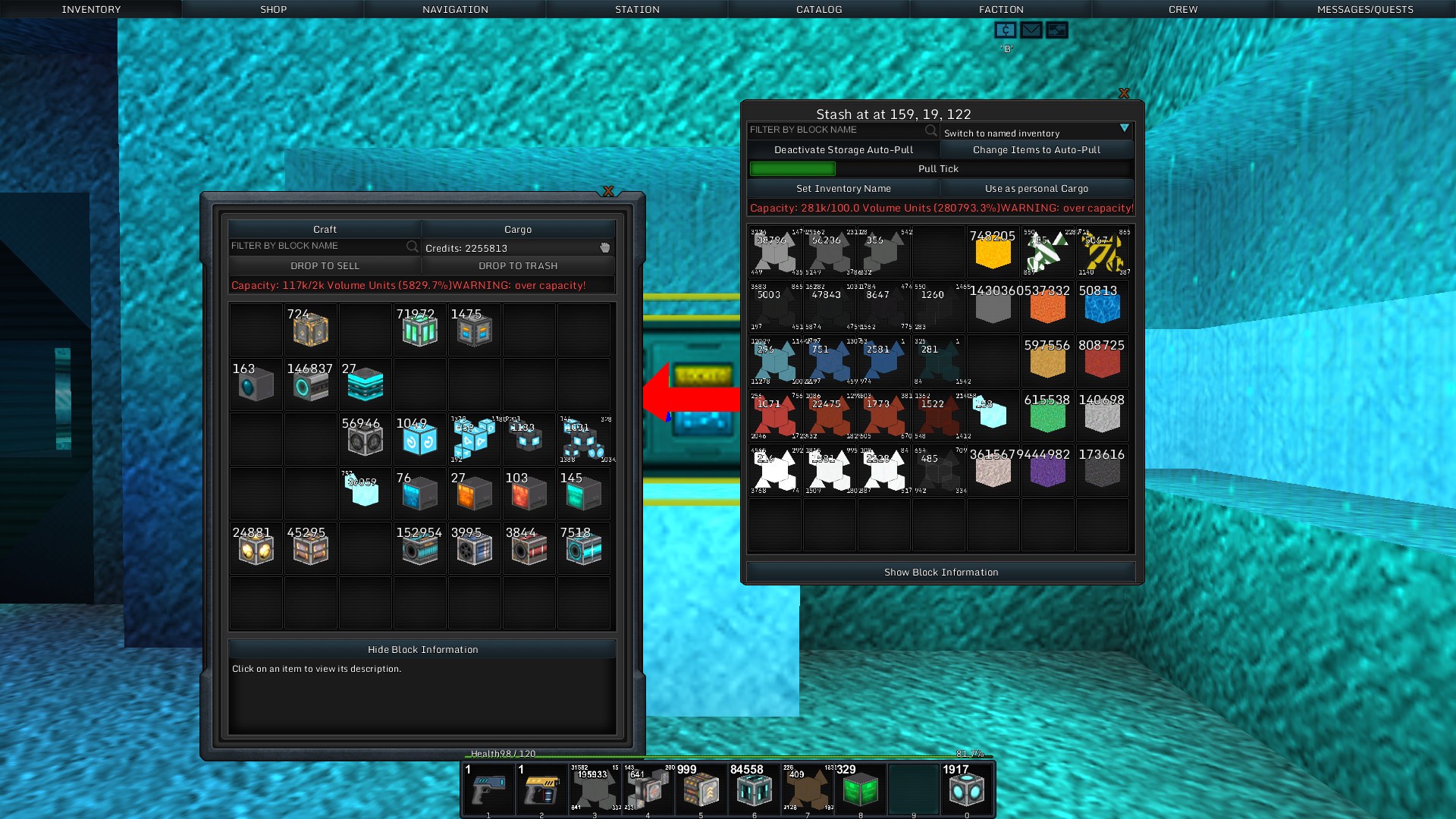Select the Craft tab in the inventory
The height and width of the screenshot is (819, 1456).
pyautogui.click(x=325, y=229)
